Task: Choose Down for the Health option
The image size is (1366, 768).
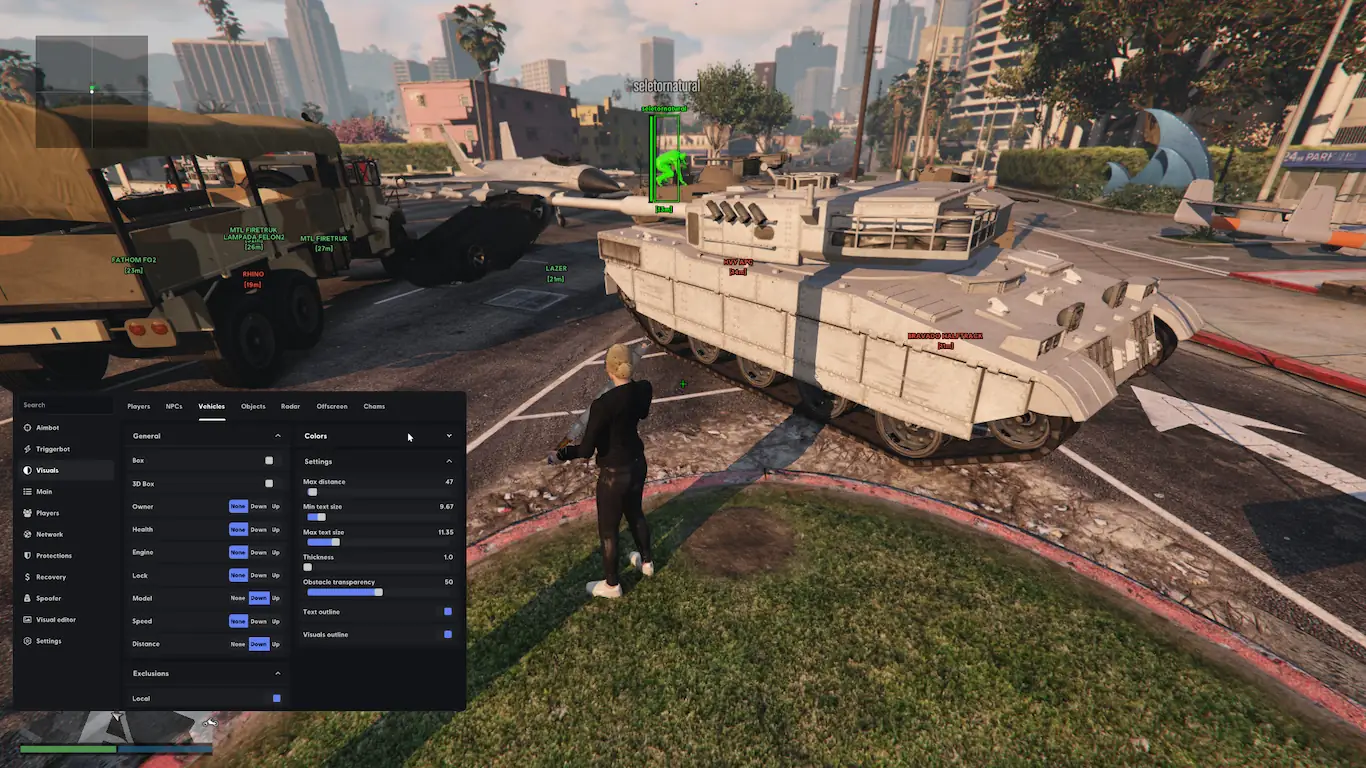Action: coord(259,530)
